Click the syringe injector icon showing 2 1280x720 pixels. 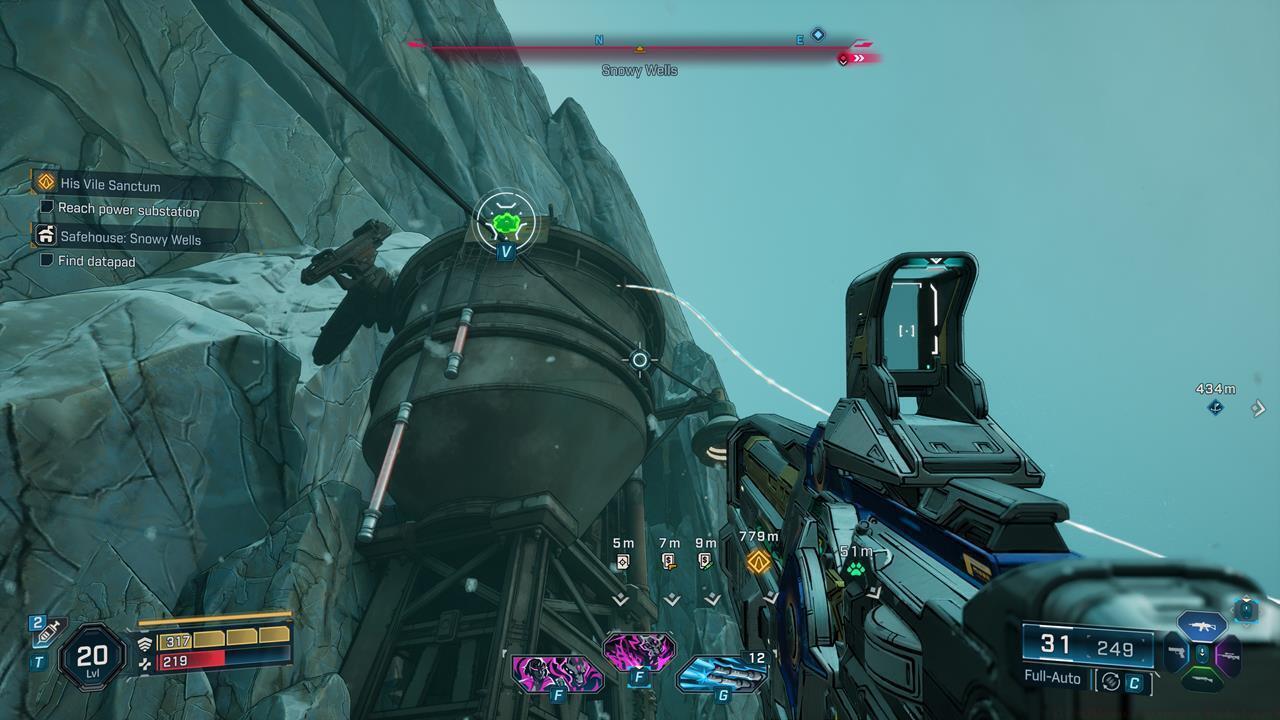pos(42,635)
